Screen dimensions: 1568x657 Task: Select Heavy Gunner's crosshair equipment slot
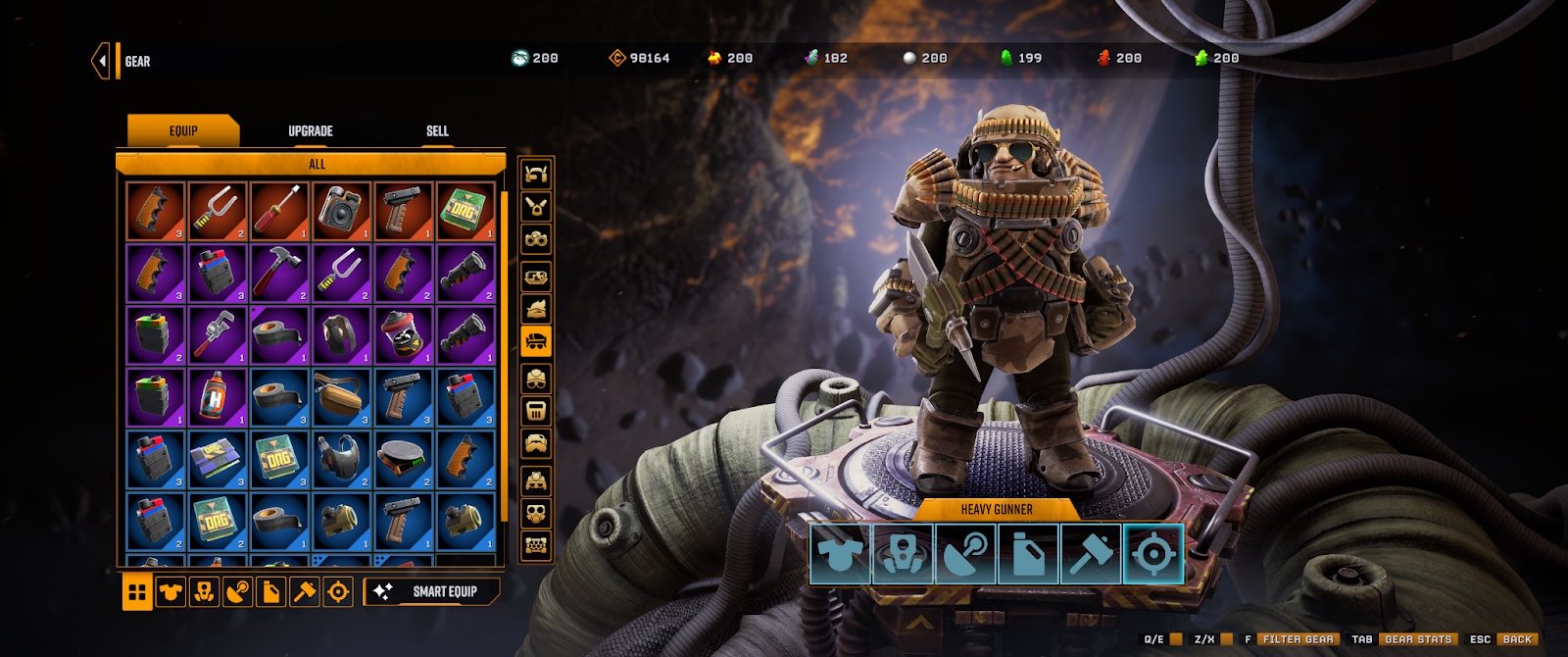point(1153,554)
